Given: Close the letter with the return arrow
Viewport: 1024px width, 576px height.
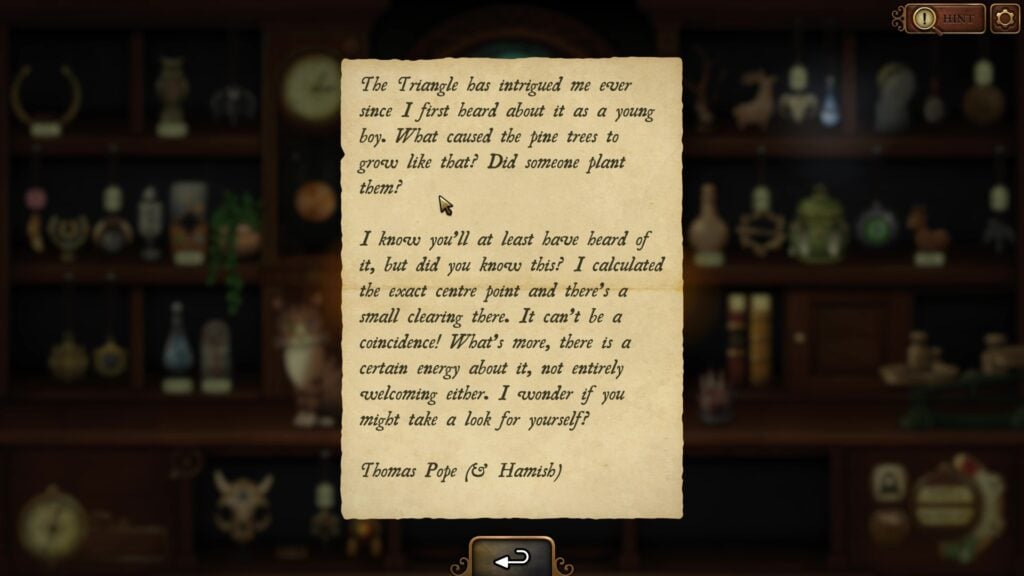Looking at the screenshot, I should pyautogui.click(x=511, y=559).
